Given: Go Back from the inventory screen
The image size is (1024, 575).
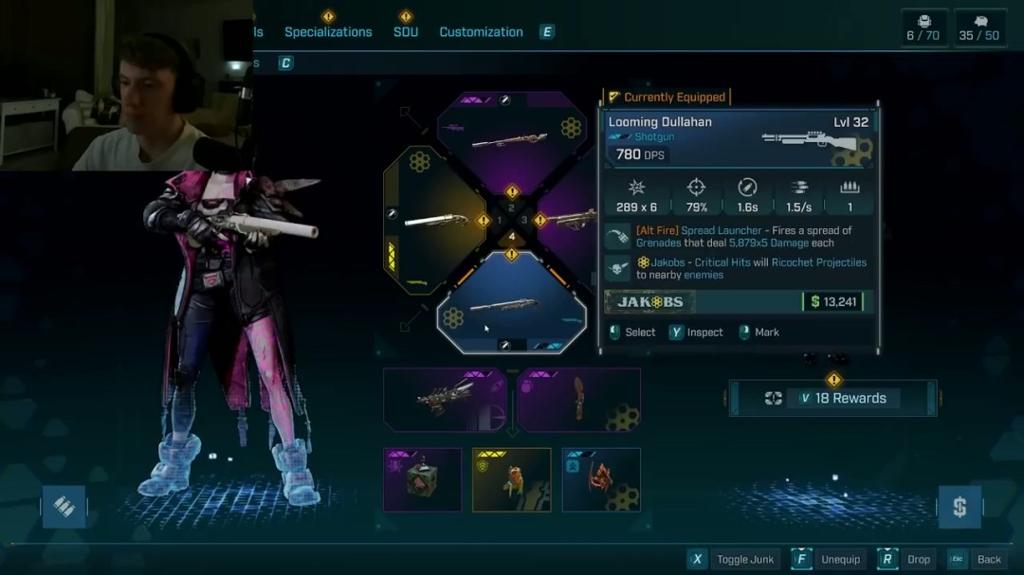Looking at the screenshot, I should click(x=977, y=560).
